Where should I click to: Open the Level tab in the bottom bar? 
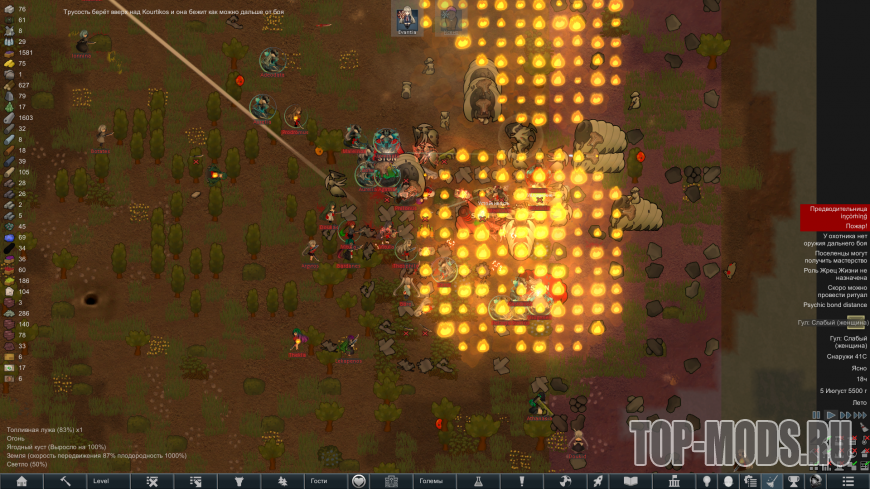point(101,481)
